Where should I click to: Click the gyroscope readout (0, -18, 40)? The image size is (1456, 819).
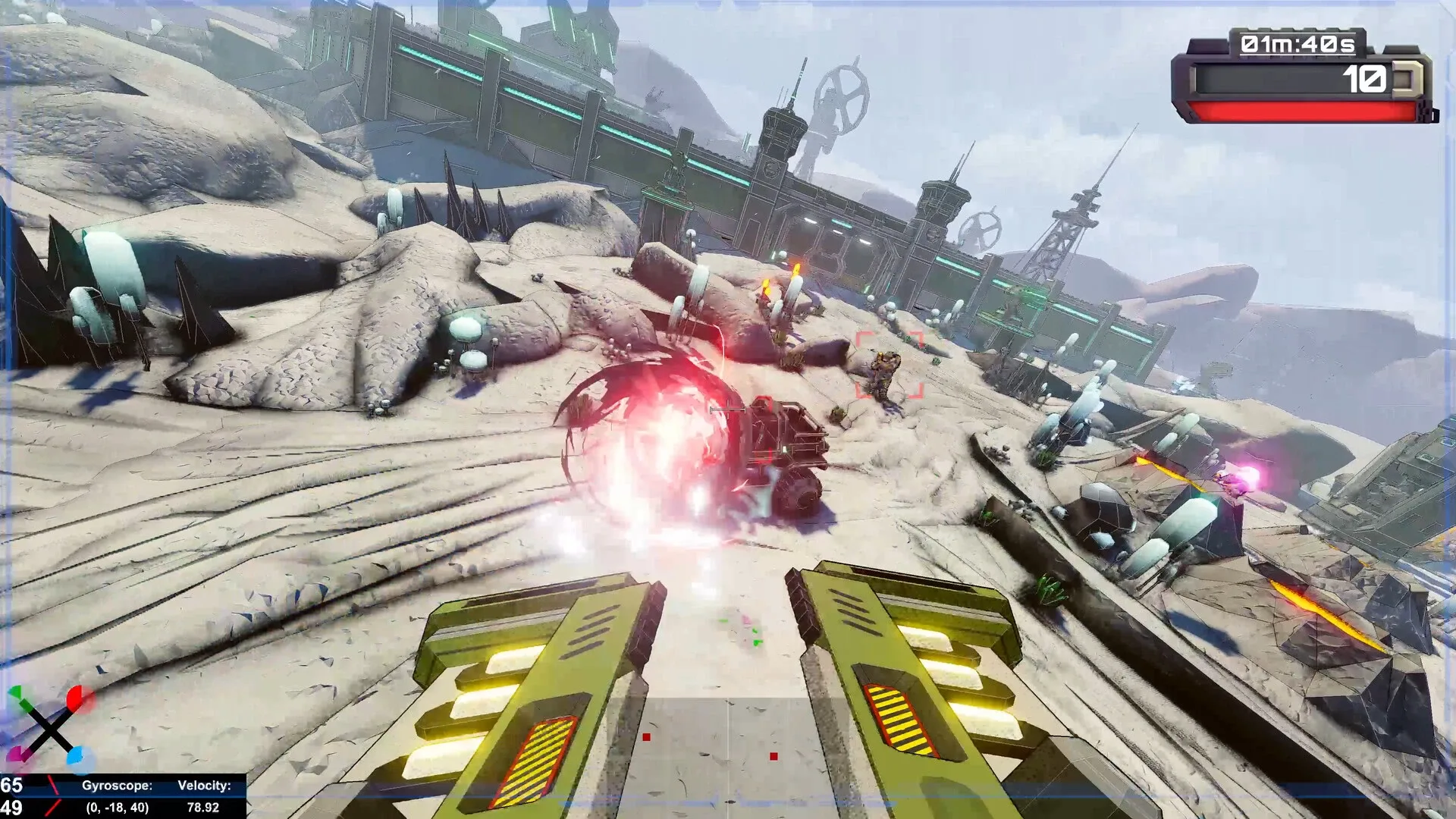pyautogui.click(x=118, y=808)
